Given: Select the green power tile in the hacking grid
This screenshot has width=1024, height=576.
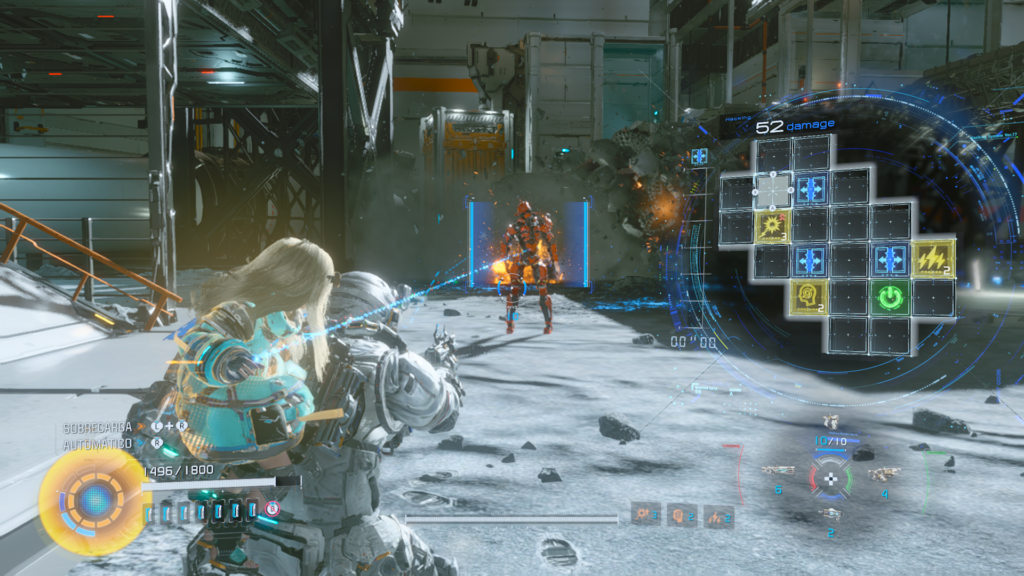Looking at the screenshot, I should tap(889, 297).
